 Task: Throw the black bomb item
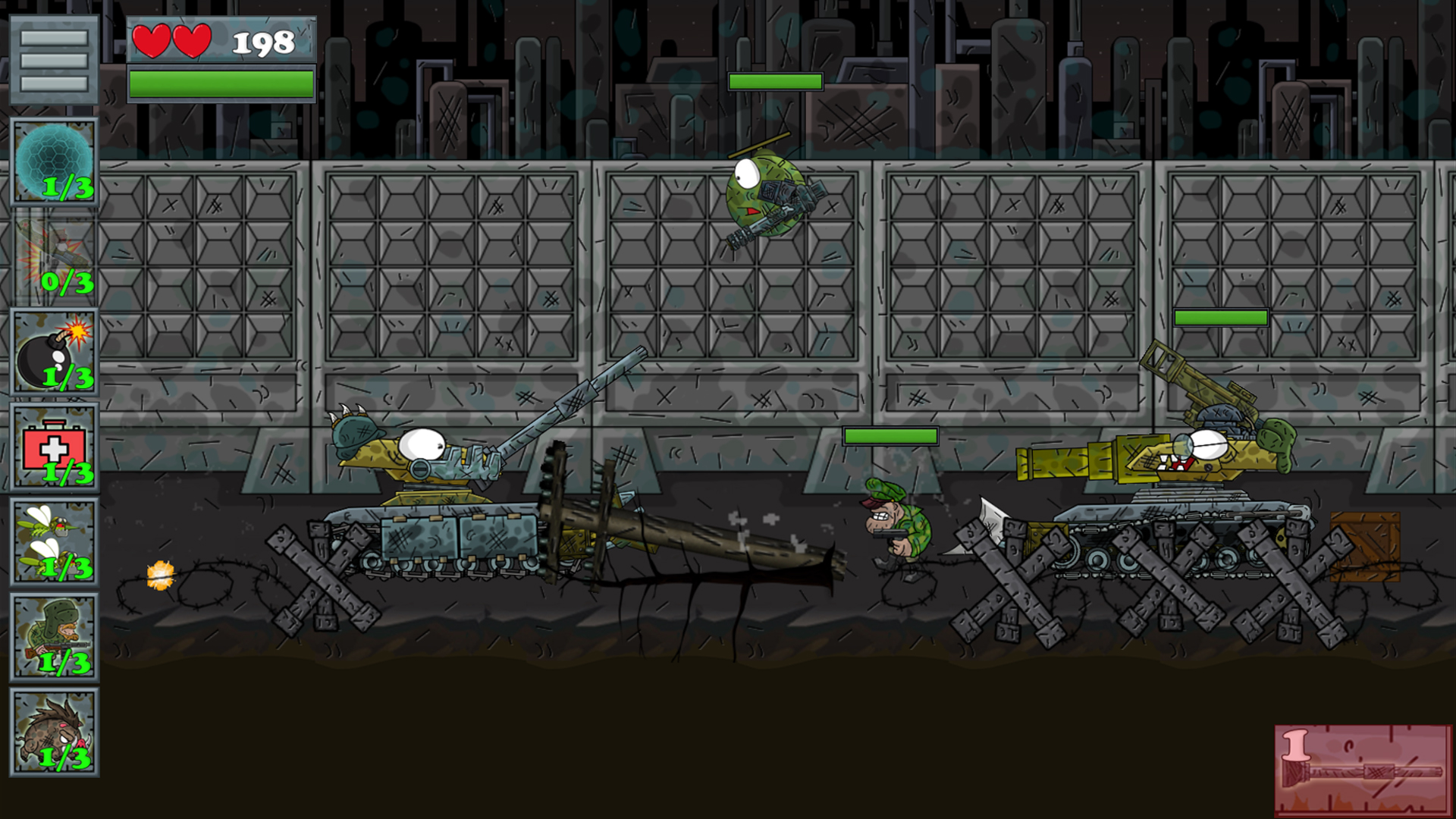54,352
